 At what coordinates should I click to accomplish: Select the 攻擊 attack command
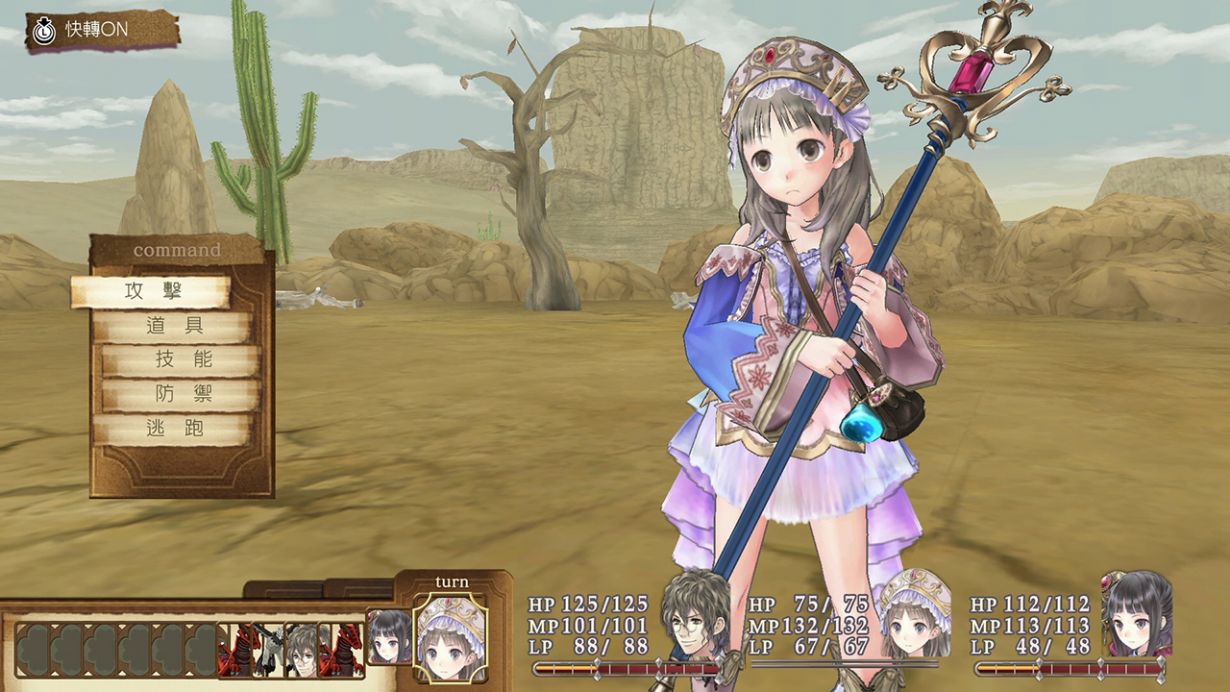pyautogui.click(x=150, y=292)
